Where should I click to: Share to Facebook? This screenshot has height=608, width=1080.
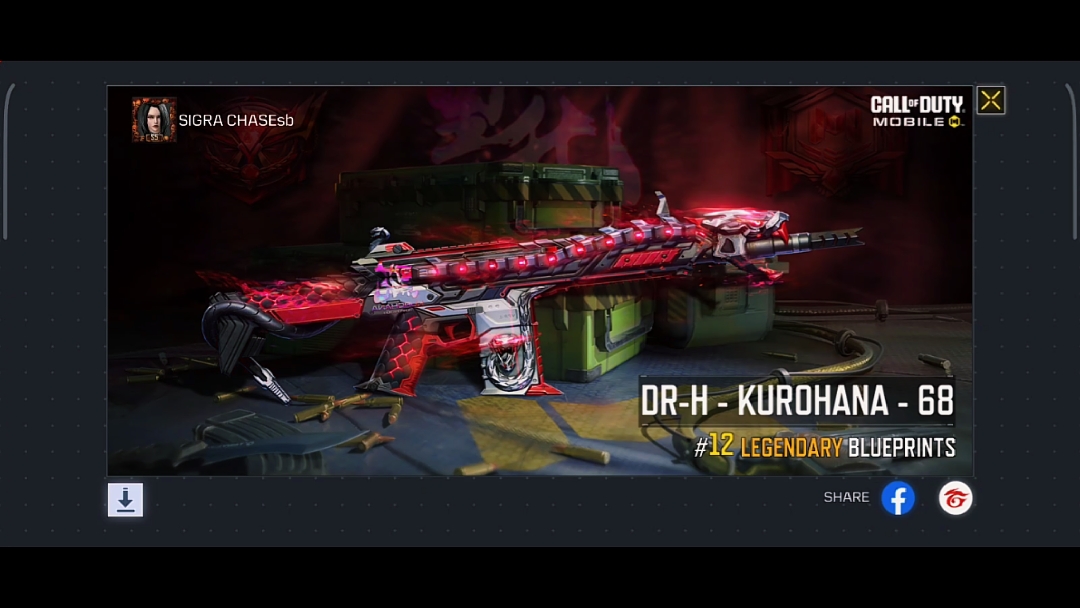898,498
